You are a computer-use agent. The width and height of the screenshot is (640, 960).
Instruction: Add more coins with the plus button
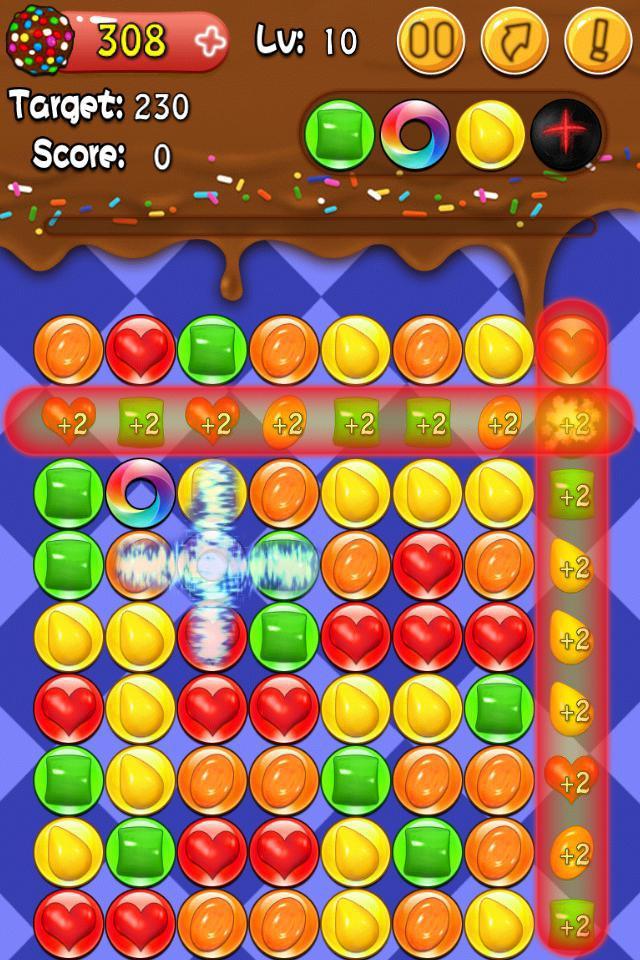(209, 42)
